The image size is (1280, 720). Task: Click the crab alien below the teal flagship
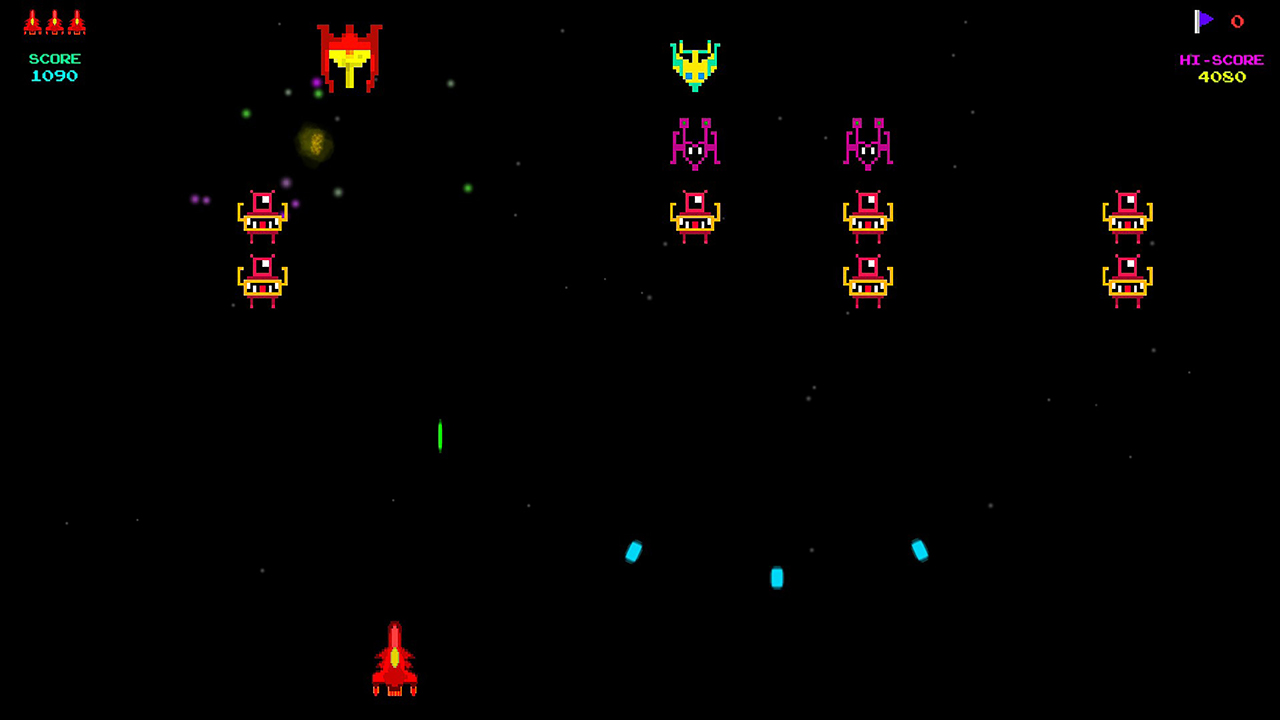pyautogui.click(x=696, y=215)
